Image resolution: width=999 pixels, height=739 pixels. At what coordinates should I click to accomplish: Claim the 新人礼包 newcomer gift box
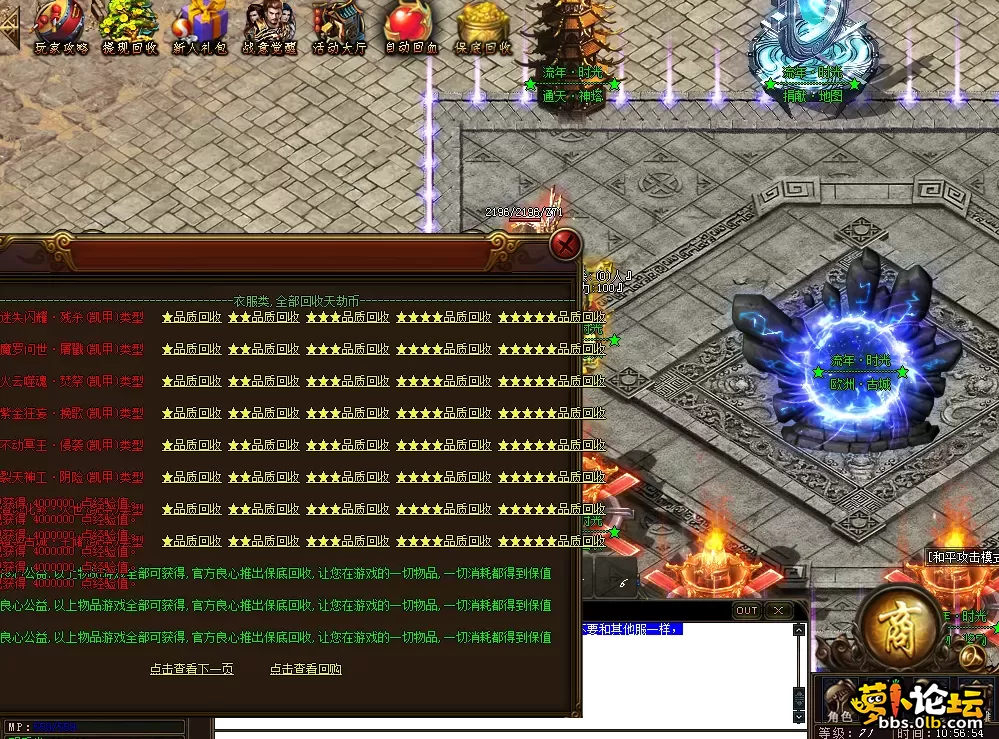[x=200, y=27]
